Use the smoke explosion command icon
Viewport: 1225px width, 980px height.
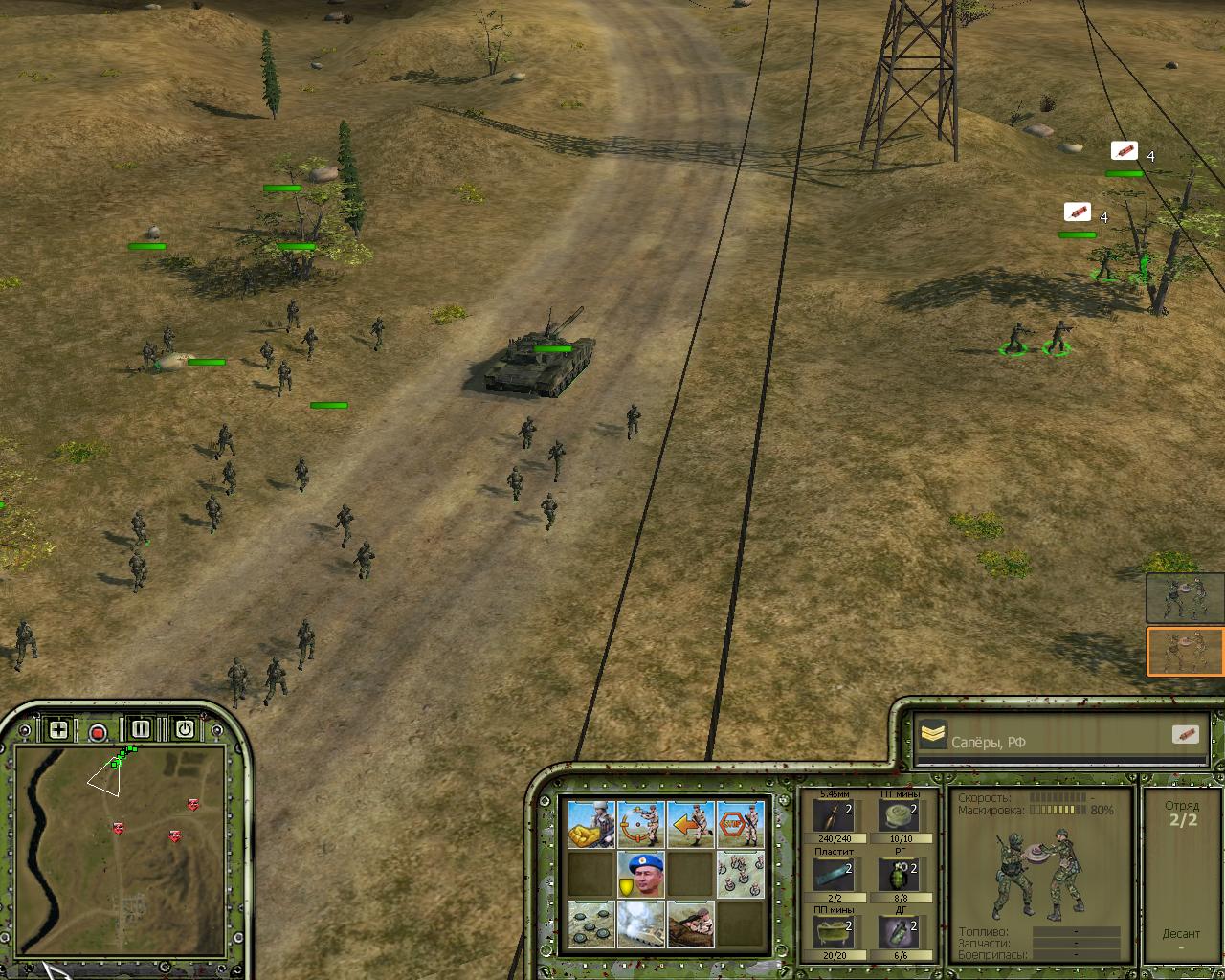tap(640, 924)
